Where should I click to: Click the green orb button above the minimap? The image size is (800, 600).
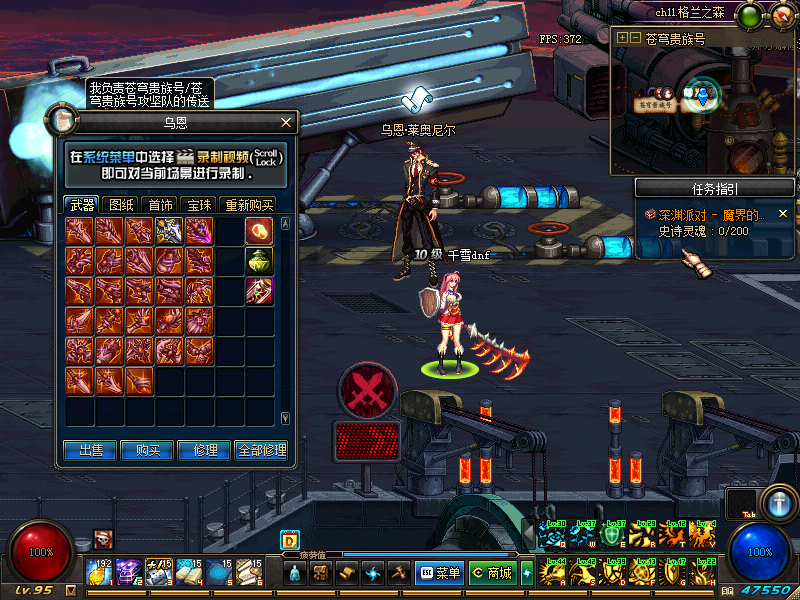[748, 15]
